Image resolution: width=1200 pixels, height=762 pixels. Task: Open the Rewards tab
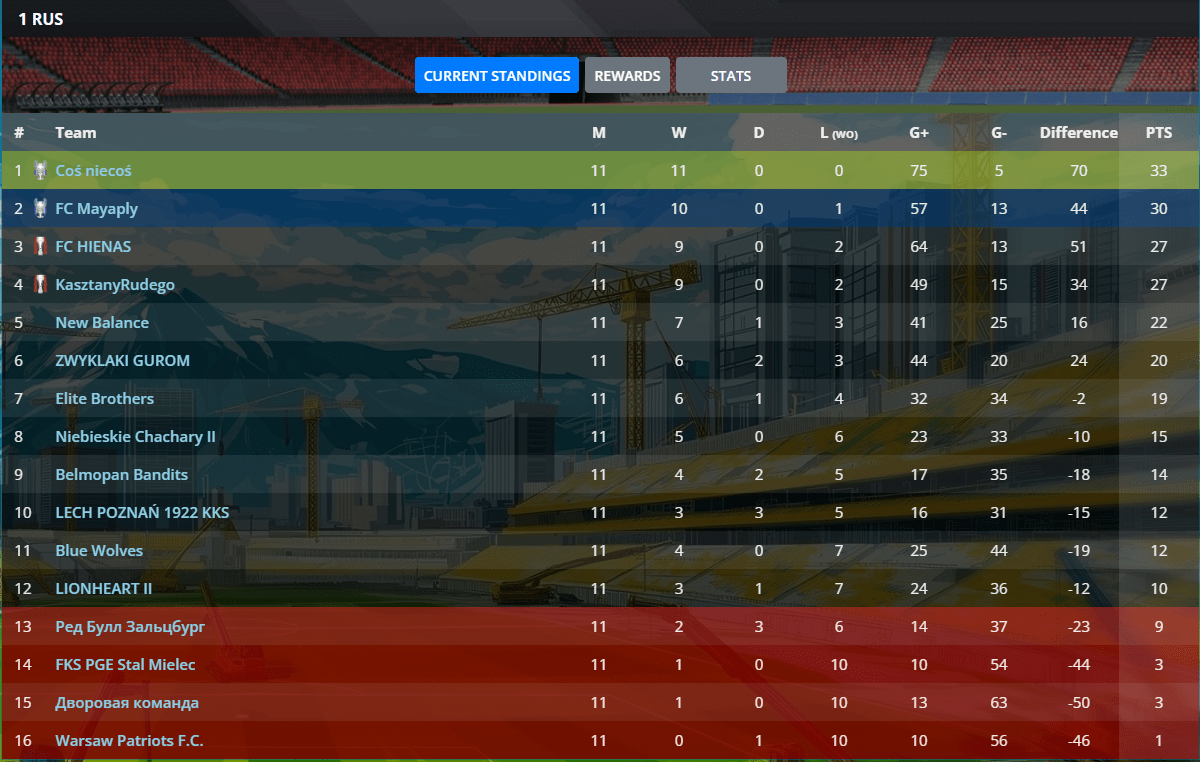627,75
